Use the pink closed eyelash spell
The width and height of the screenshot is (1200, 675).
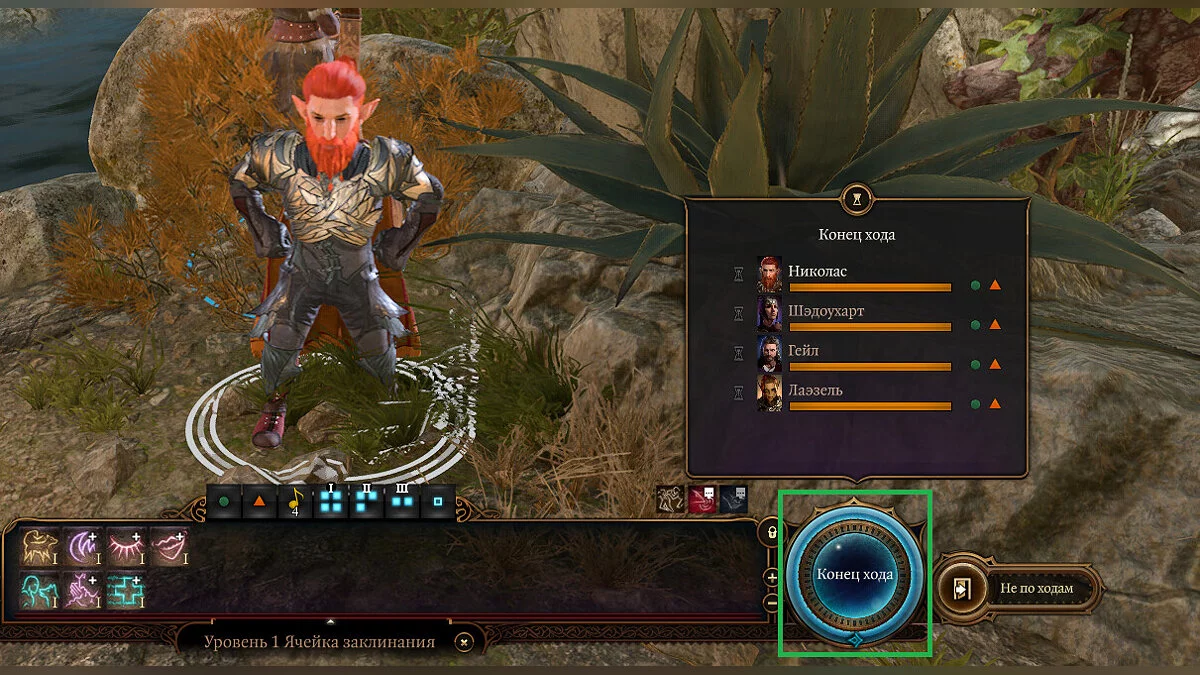click(x=125, y=547)
